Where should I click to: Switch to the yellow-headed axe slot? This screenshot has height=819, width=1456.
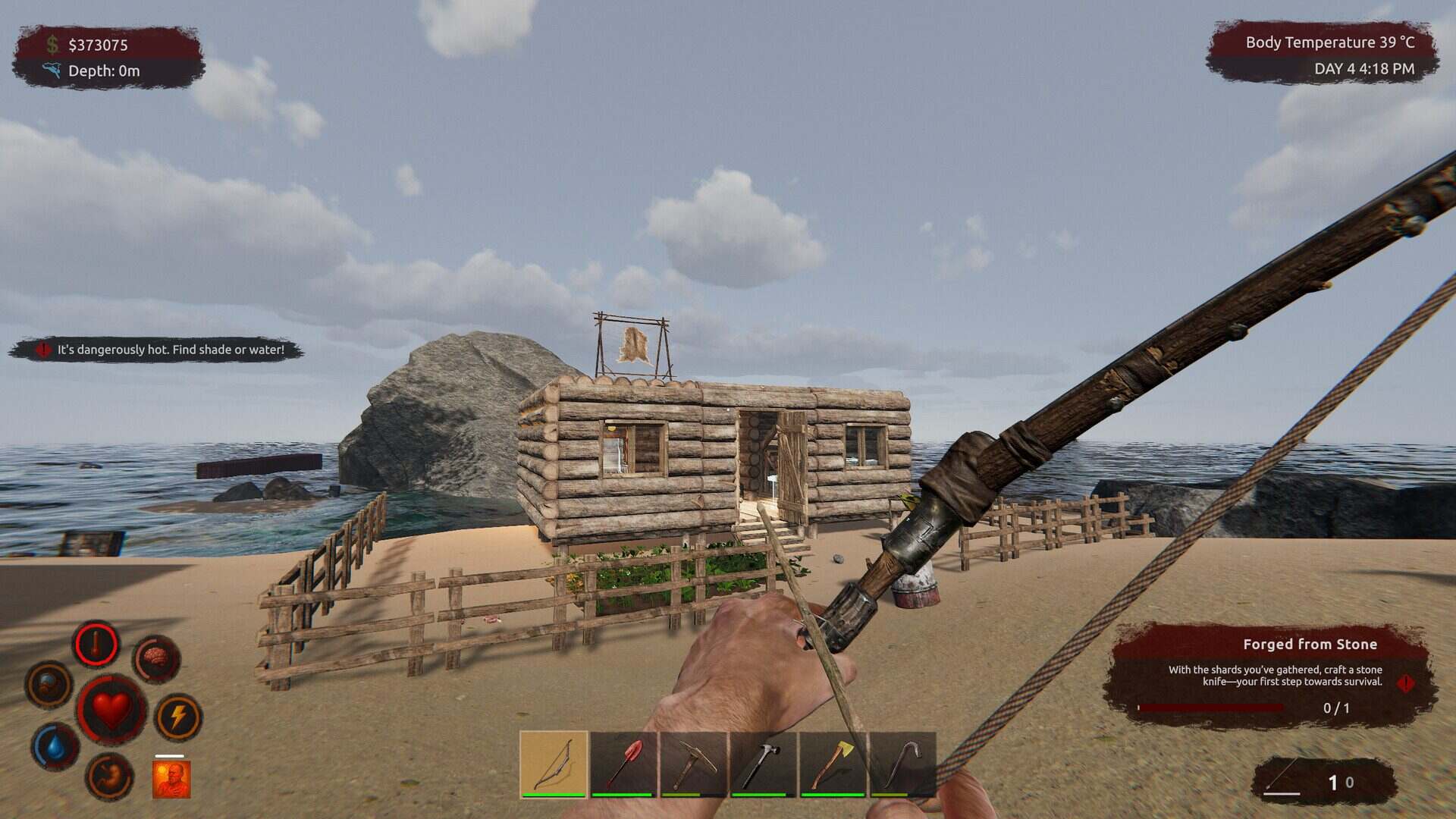(x=833, y=764)
